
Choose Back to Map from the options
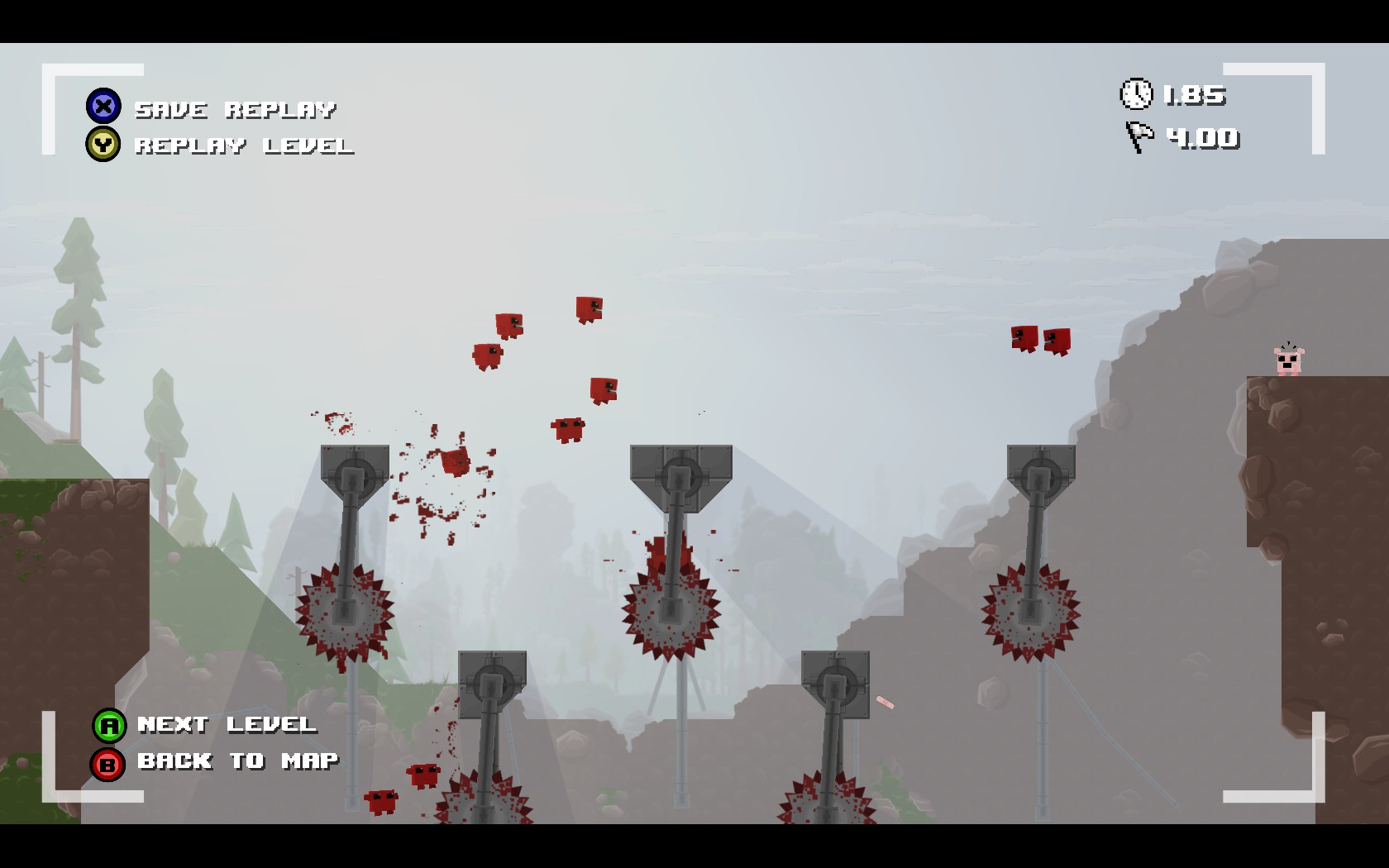point(236,761)
